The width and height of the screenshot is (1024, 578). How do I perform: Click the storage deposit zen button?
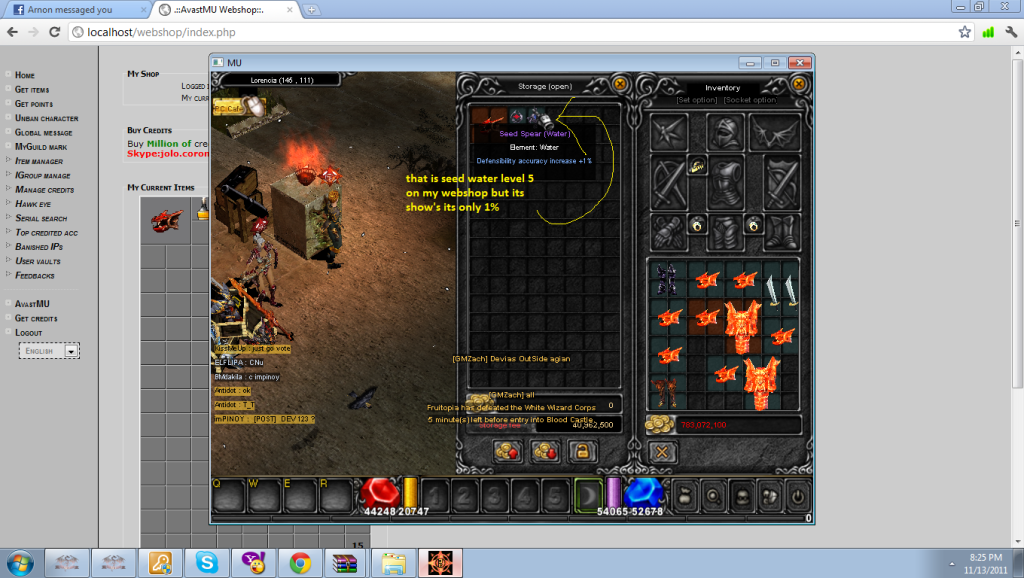point(505,452)
